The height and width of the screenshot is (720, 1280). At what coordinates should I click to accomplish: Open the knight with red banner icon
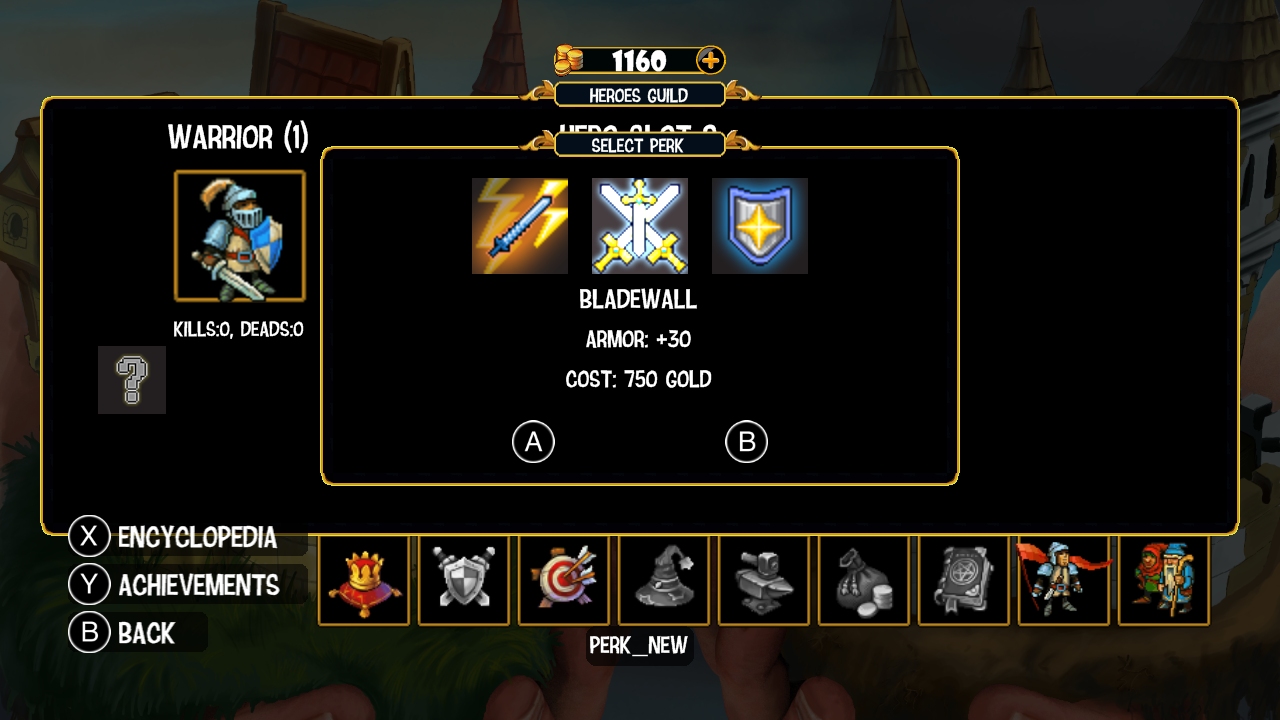pyautogui.click(x=1064, y=581)
